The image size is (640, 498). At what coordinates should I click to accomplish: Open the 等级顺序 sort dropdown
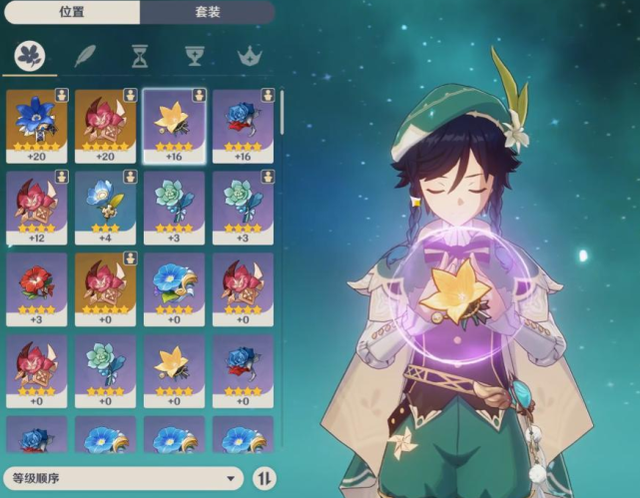click(123, 478)
